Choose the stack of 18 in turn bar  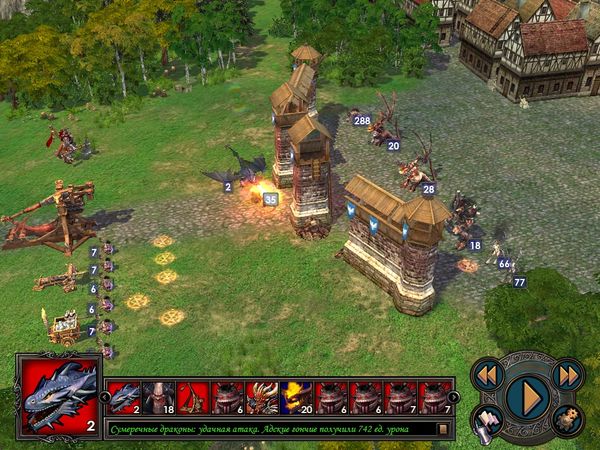pos(159,397)
